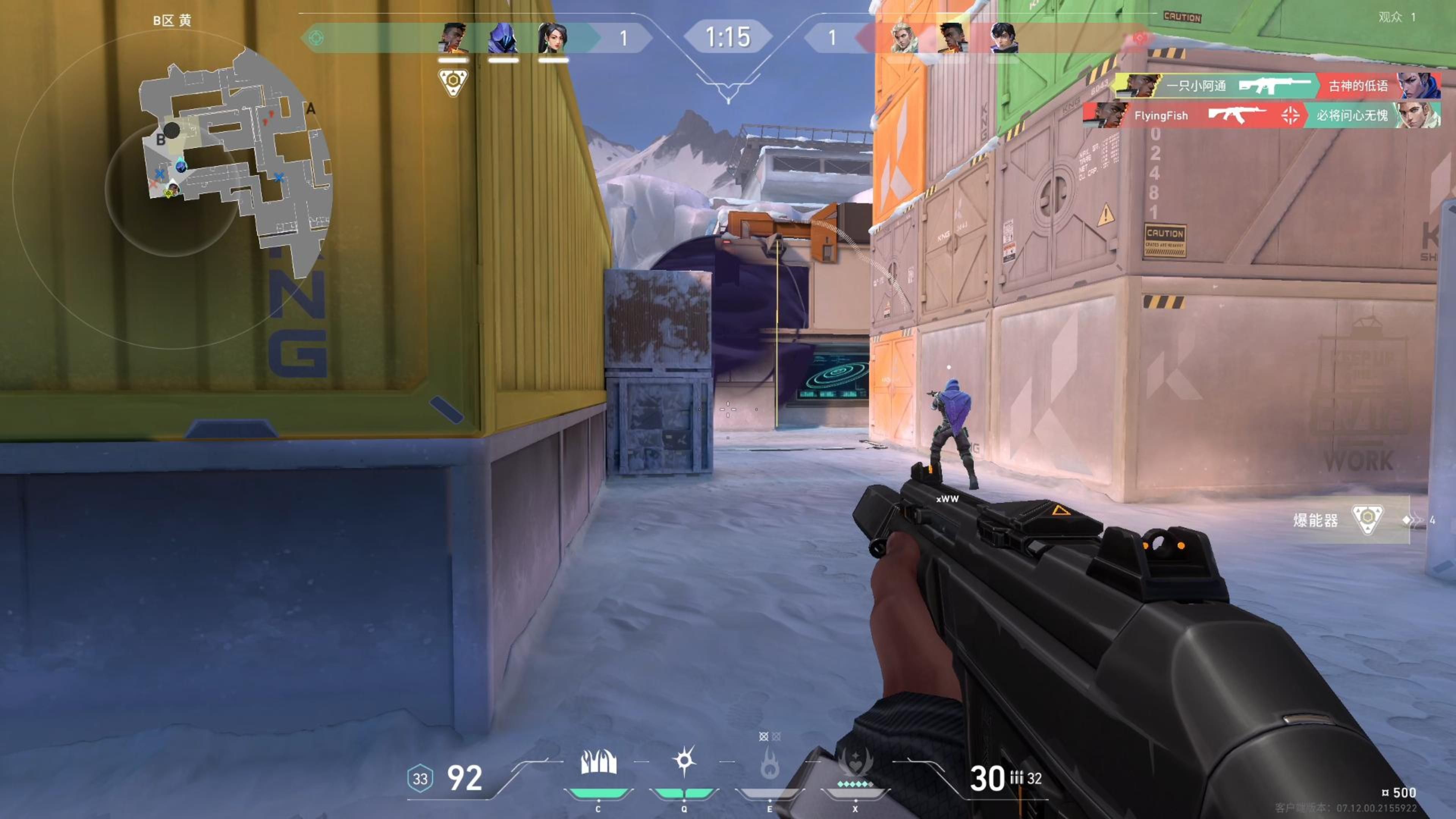Trigger the Run It Back ultimate icon
1456x819 pixels.
[855, 764]
